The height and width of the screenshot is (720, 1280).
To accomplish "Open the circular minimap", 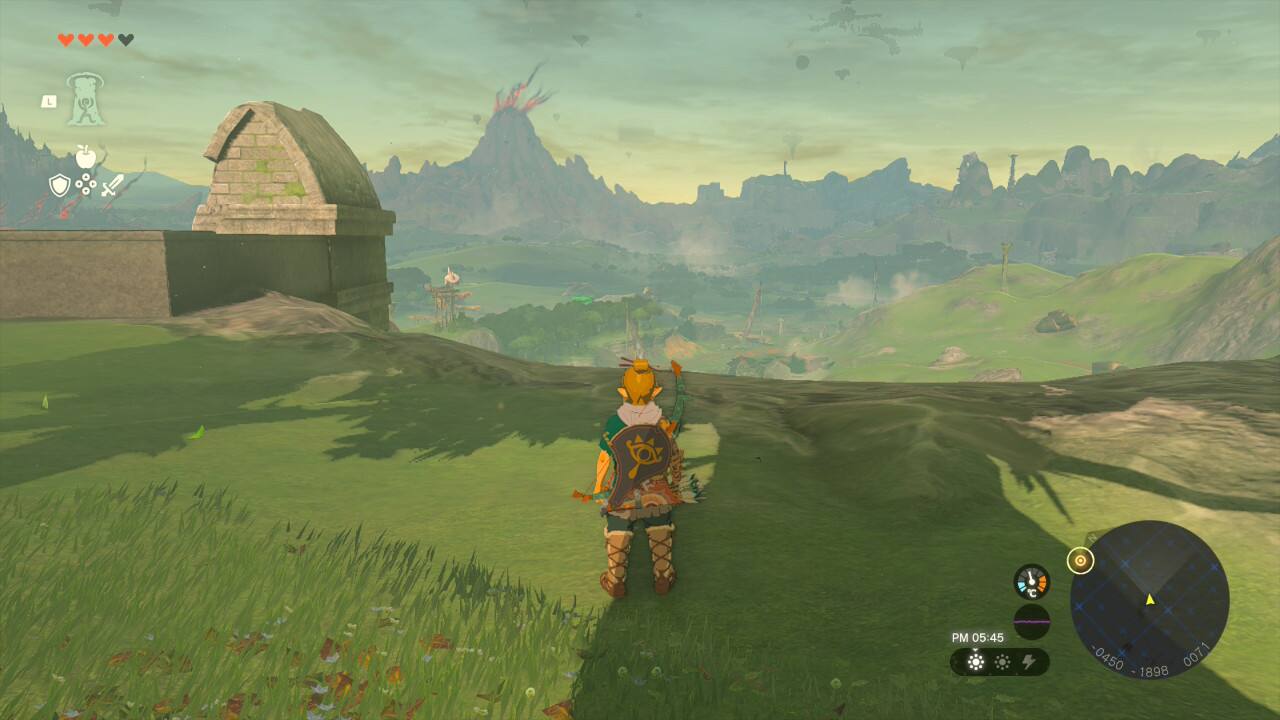I will click(1149, 600).
